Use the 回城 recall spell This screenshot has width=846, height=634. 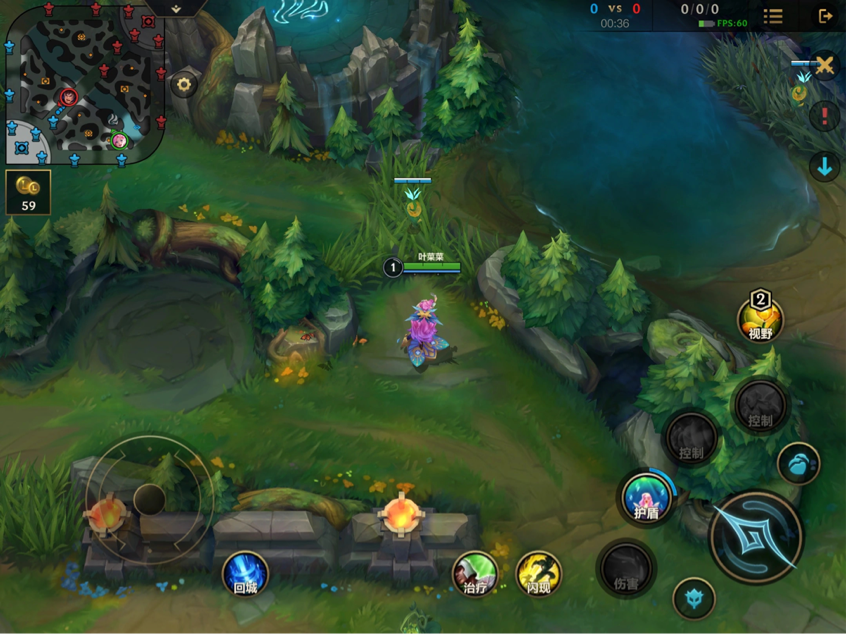click(245, 574)
